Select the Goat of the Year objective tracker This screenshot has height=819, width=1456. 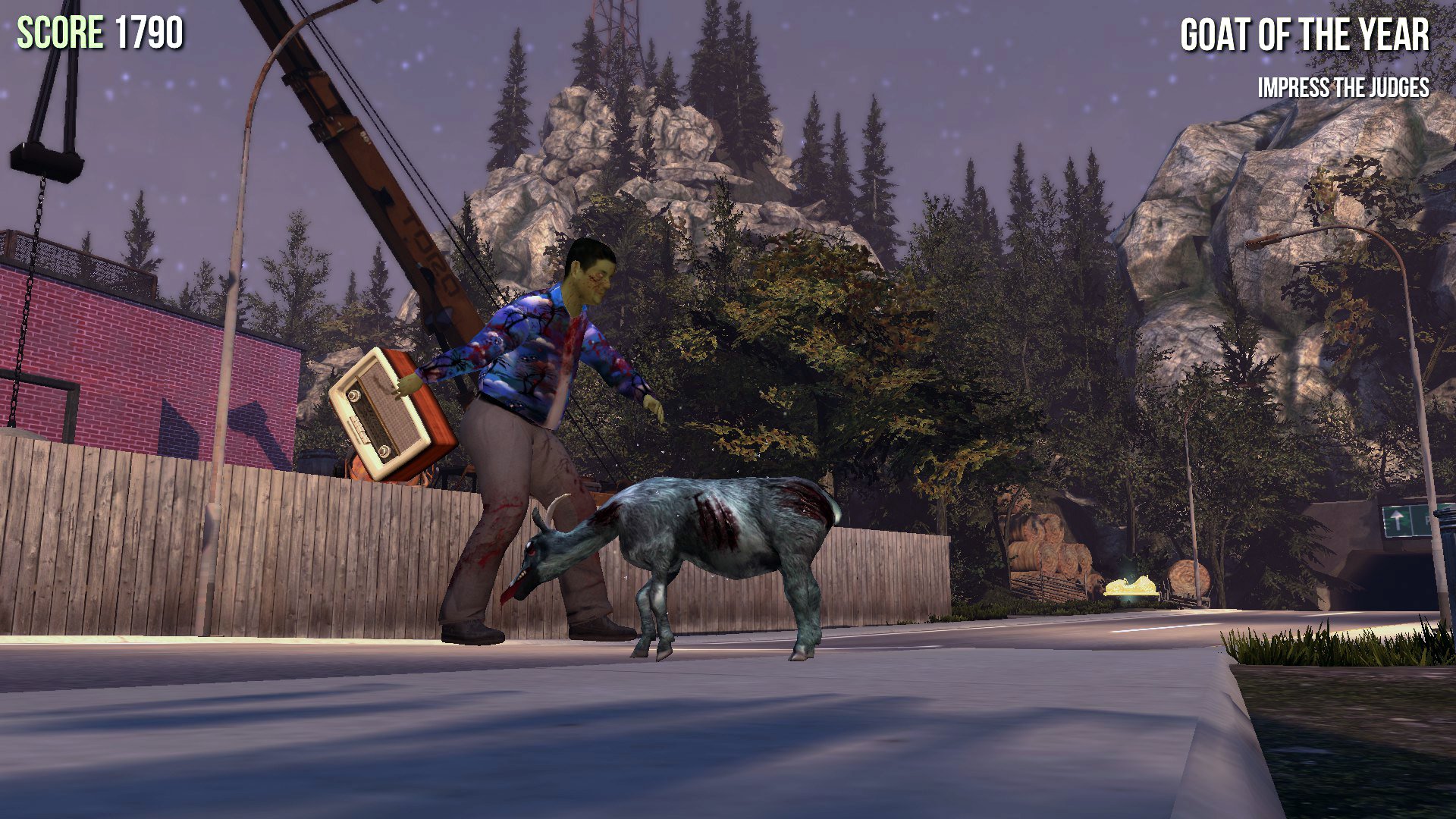1304,36
